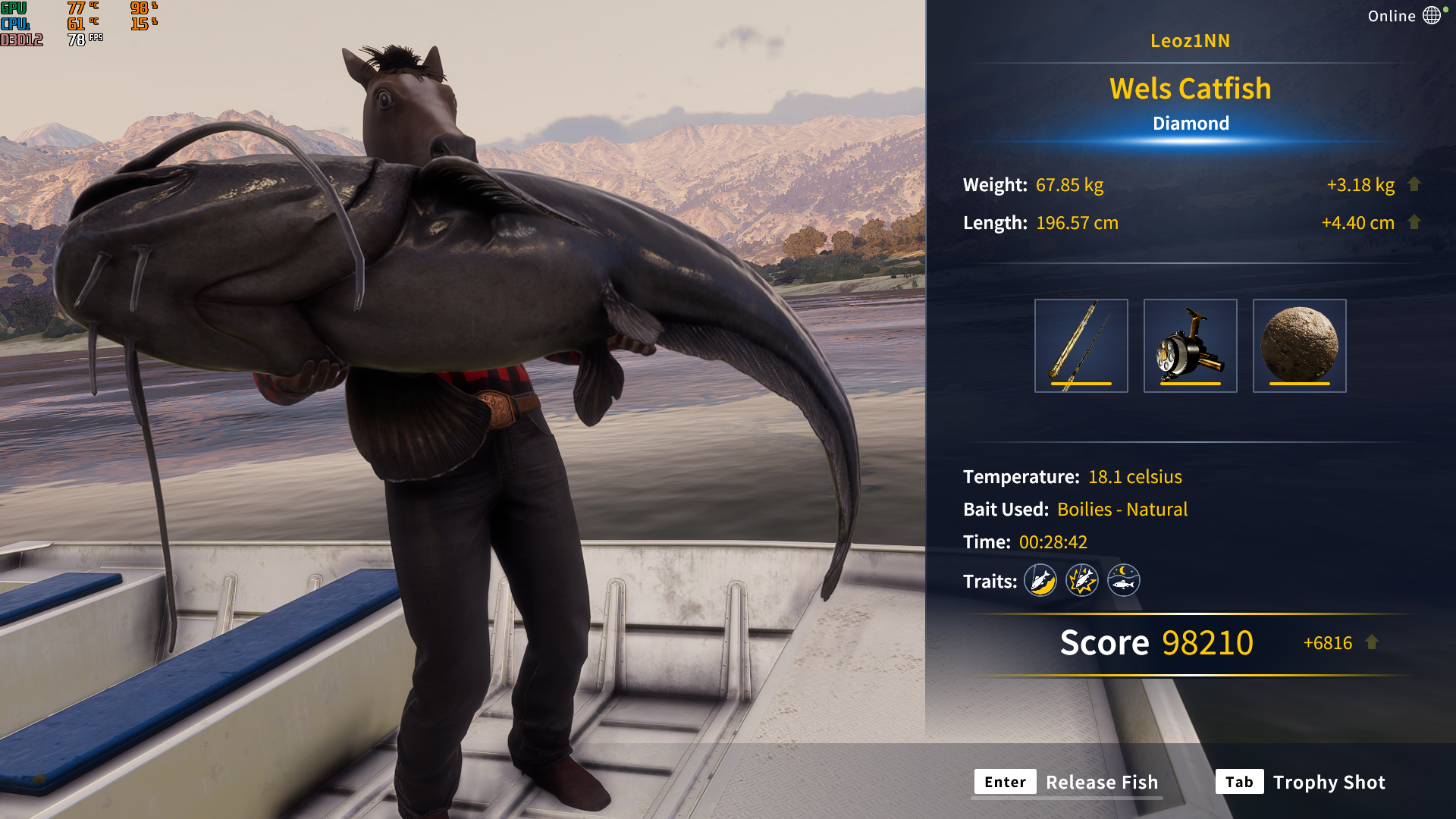Select the fishing rod equipment slot
1456x819 pixels.
coord(1081,346)
